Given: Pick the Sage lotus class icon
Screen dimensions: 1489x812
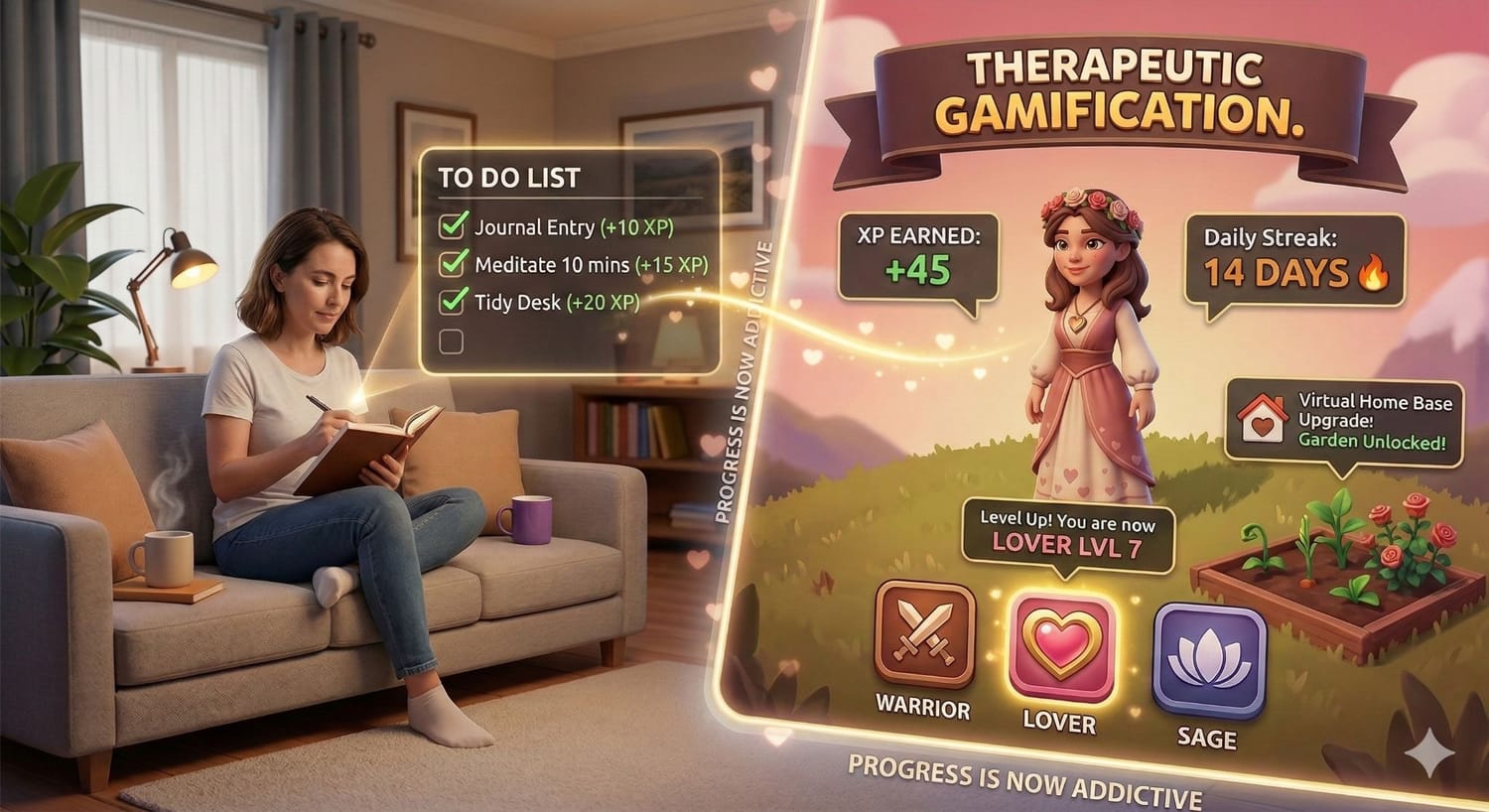Looking at the screenshot, I should 1208,660.
